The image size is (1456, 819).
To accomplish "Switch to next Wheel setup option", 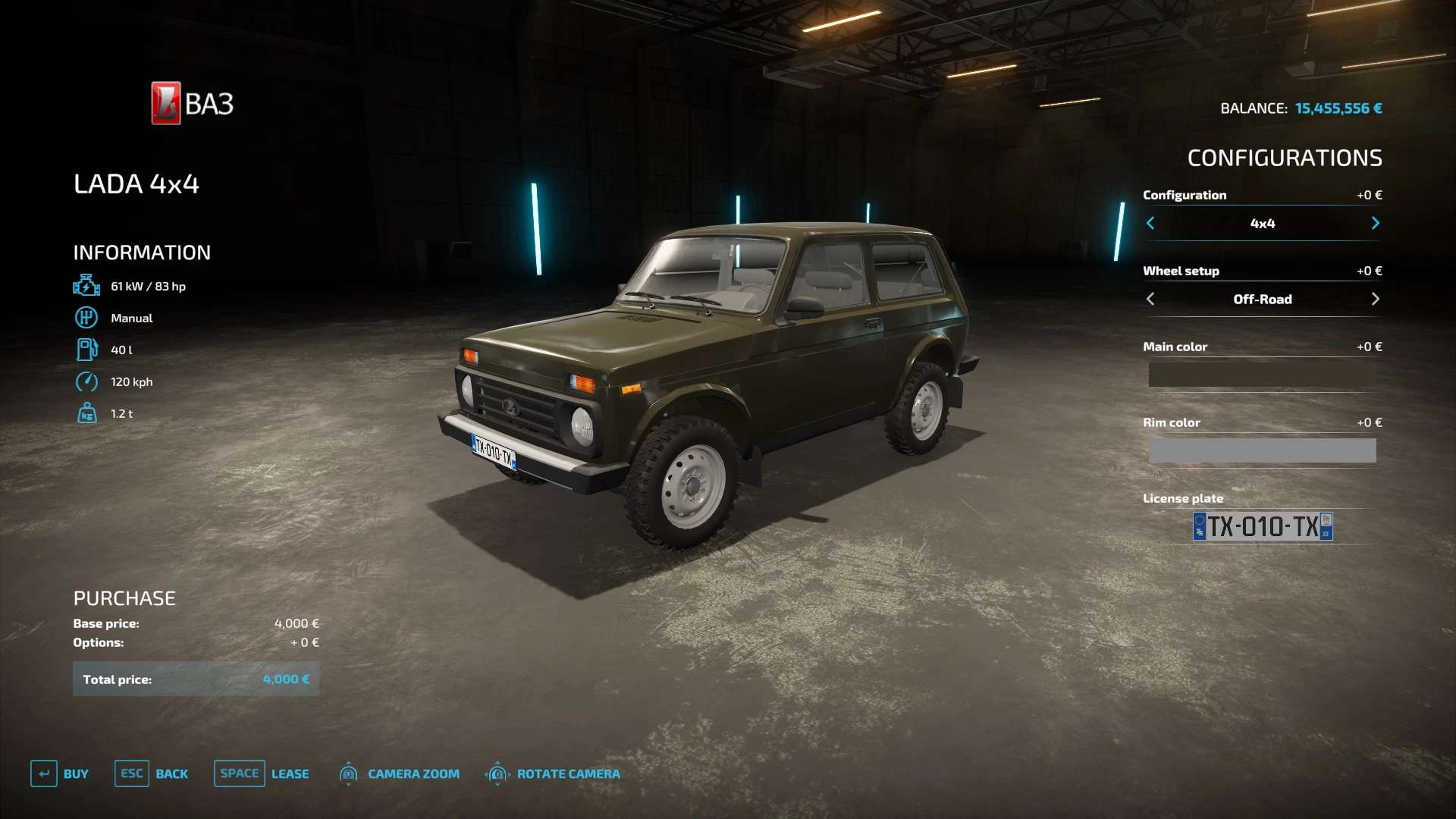I will [1375, 299].
